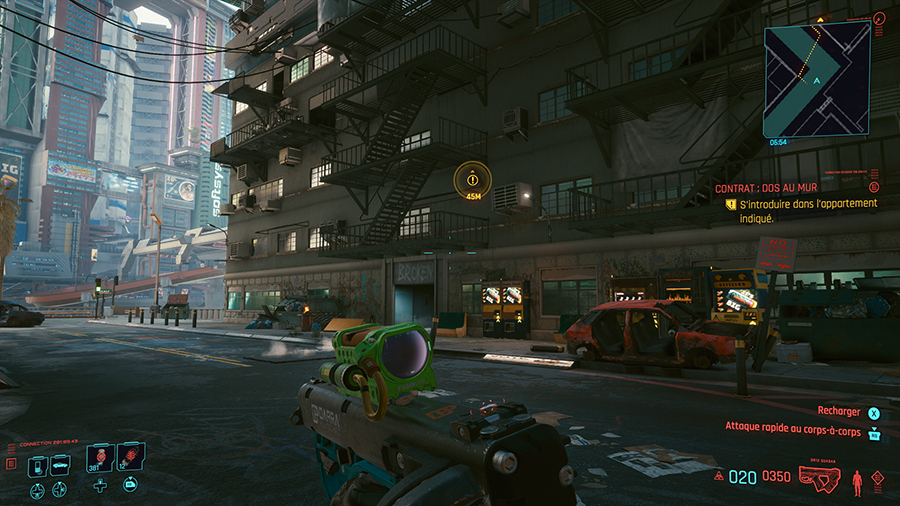Select the red character stance figure icon

coord(857,483)
